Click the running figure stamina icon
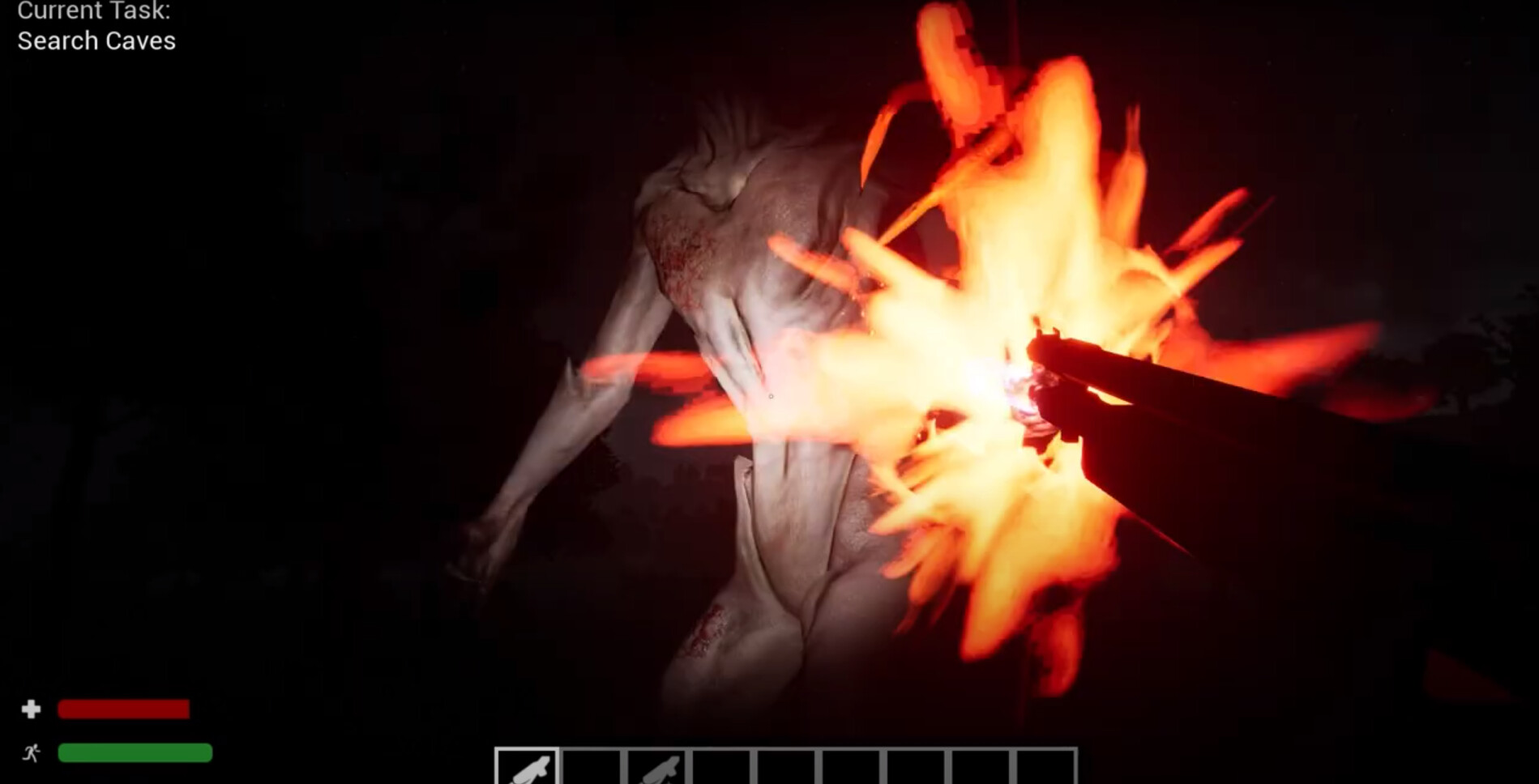 (x=31, y=754)
